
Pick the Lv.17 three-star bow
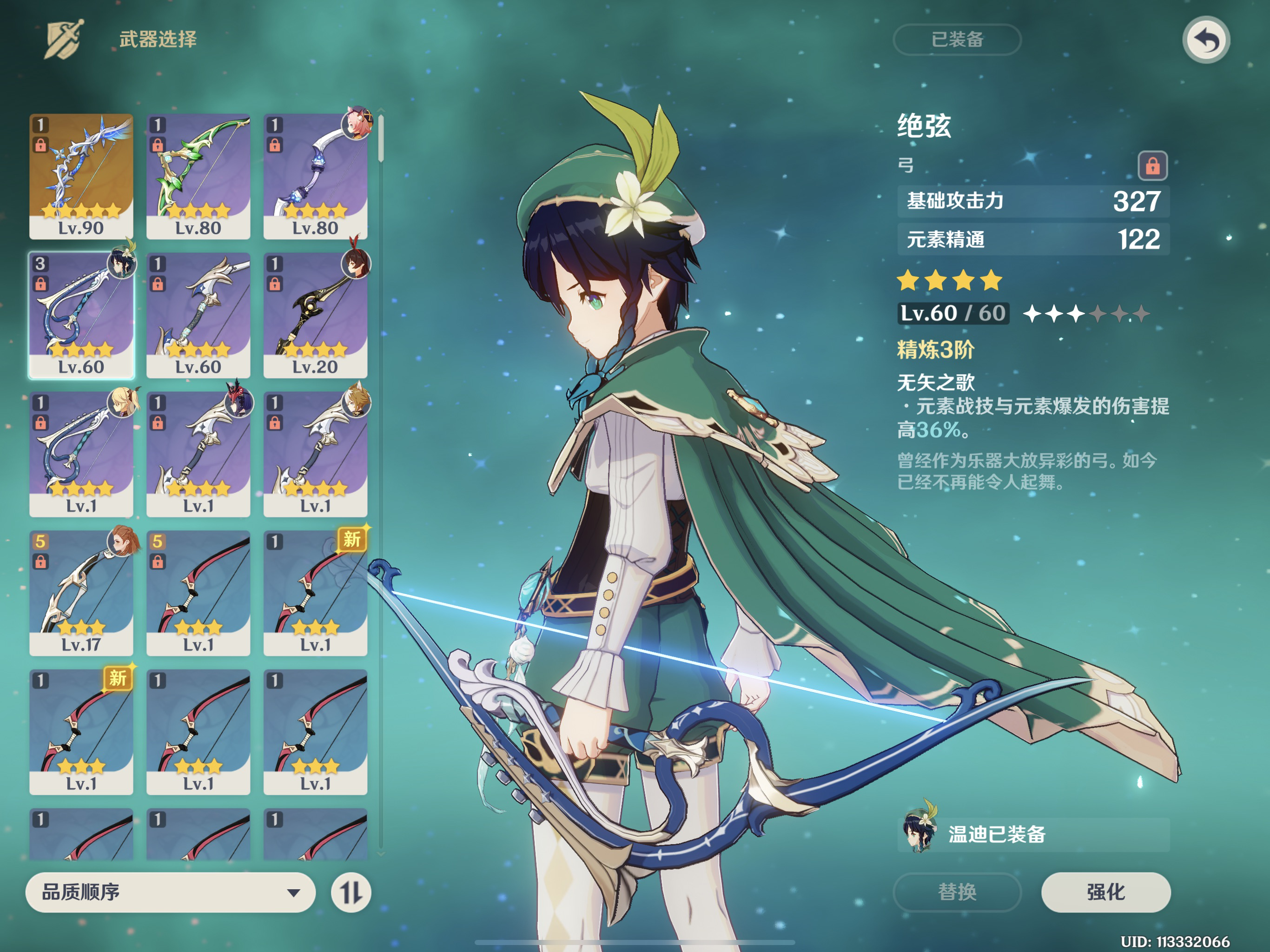(81, 593)
